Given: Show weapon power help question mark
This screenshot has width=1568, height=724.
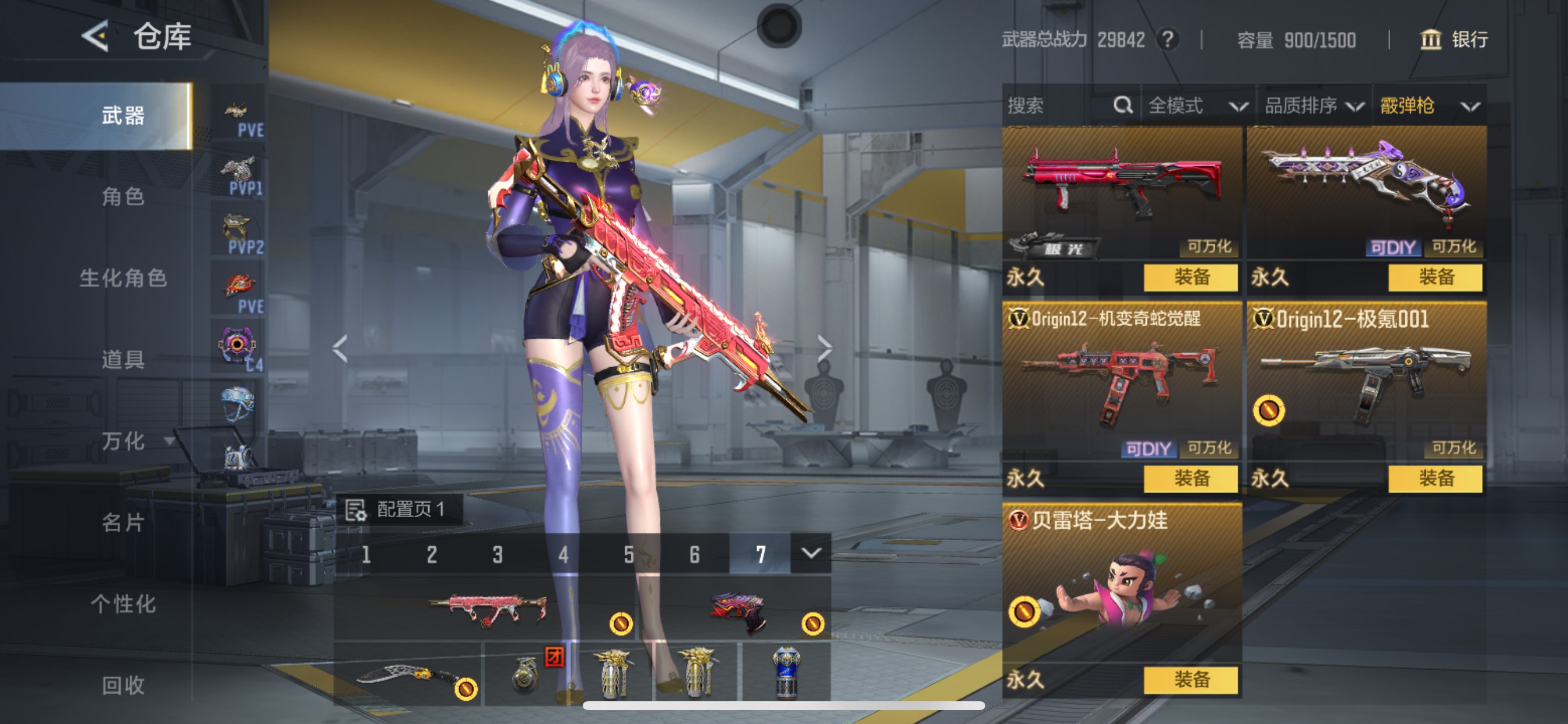Looking at the screenshot, I should (1167, 40).
